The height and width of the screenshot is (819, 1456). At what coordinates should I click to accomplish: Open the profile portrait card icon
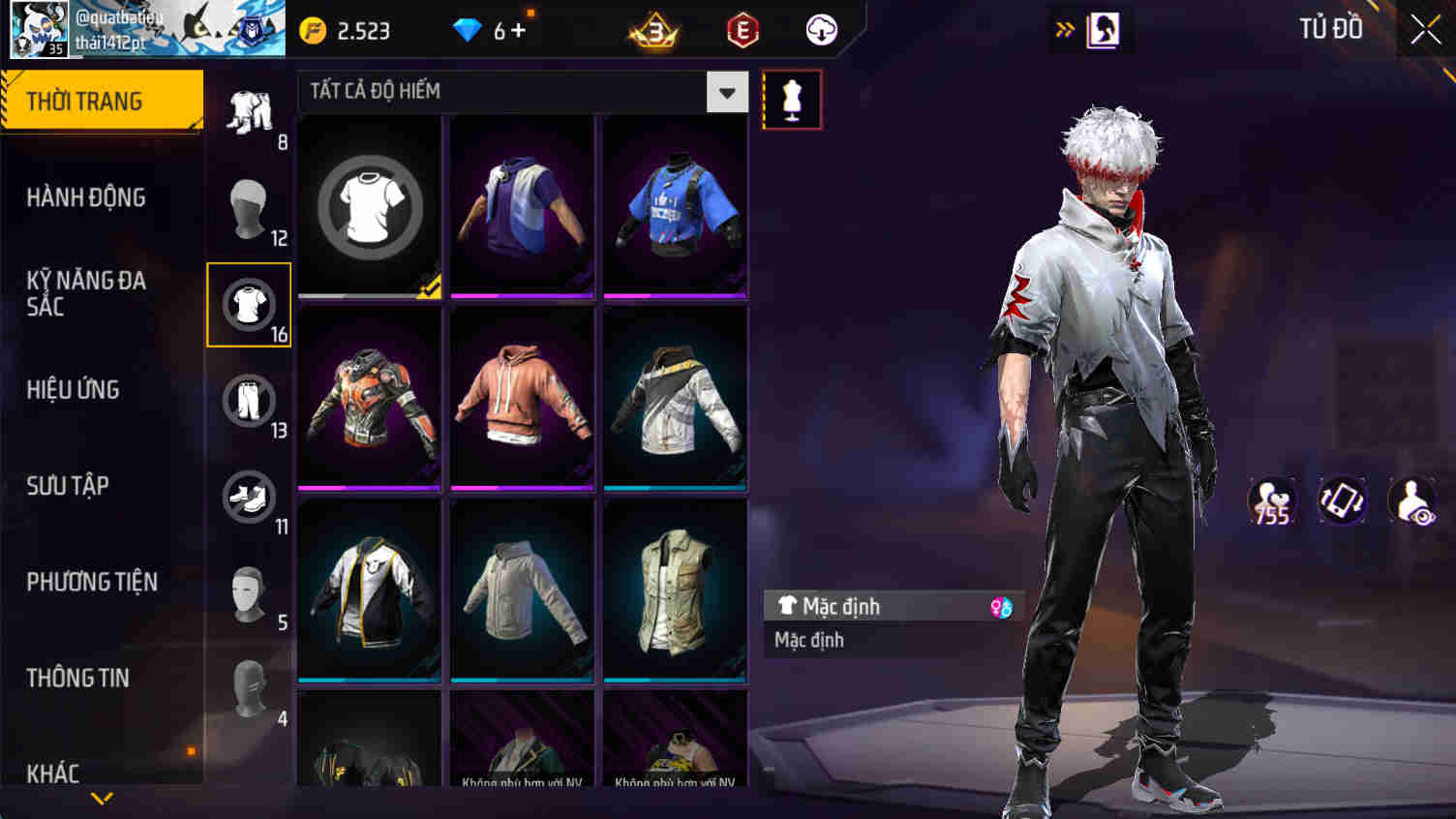tap(1104, 29)
